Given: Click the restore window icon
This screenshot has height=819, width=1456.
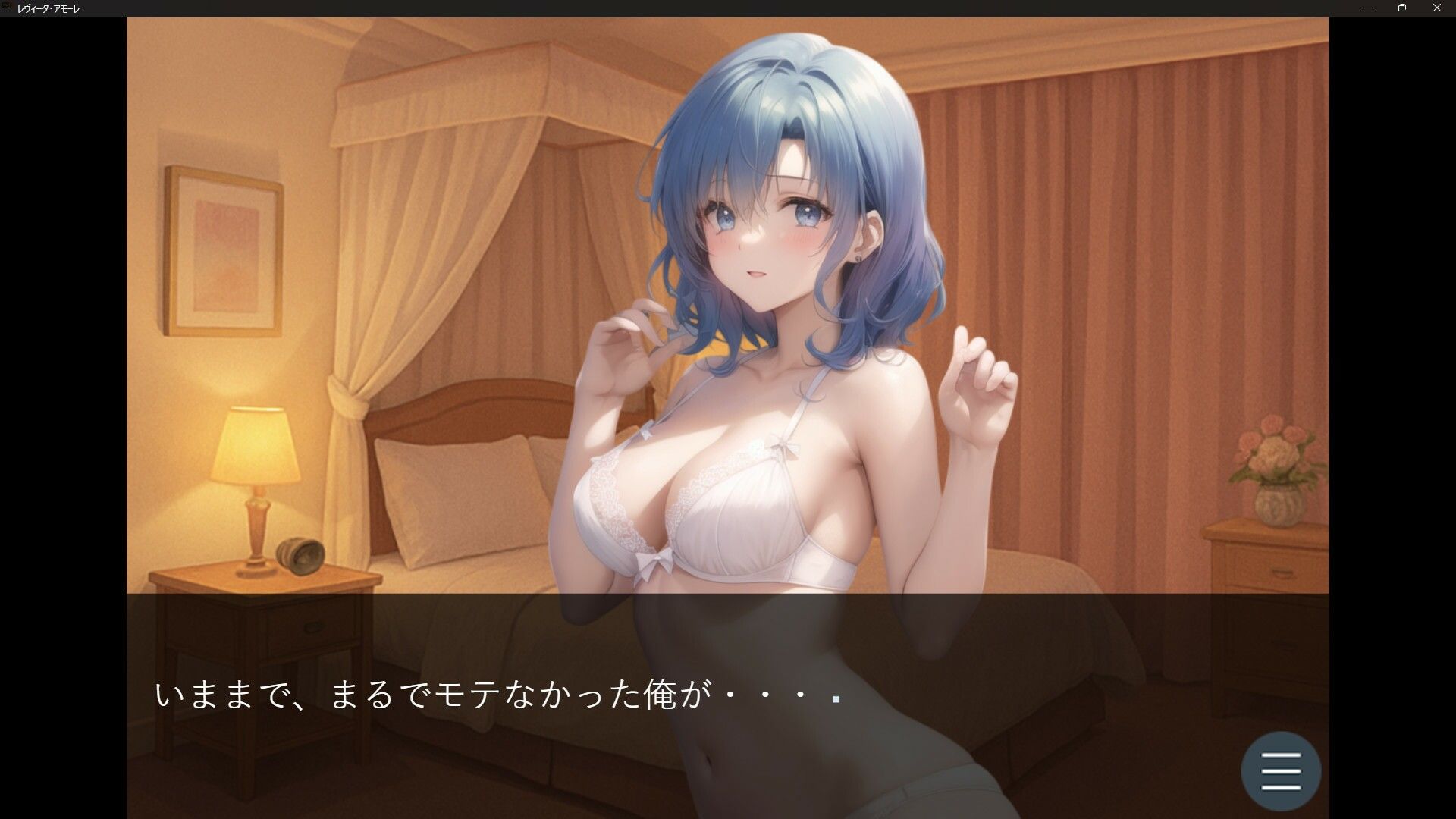Looking at the screenshot, I should click(1401, 8).
